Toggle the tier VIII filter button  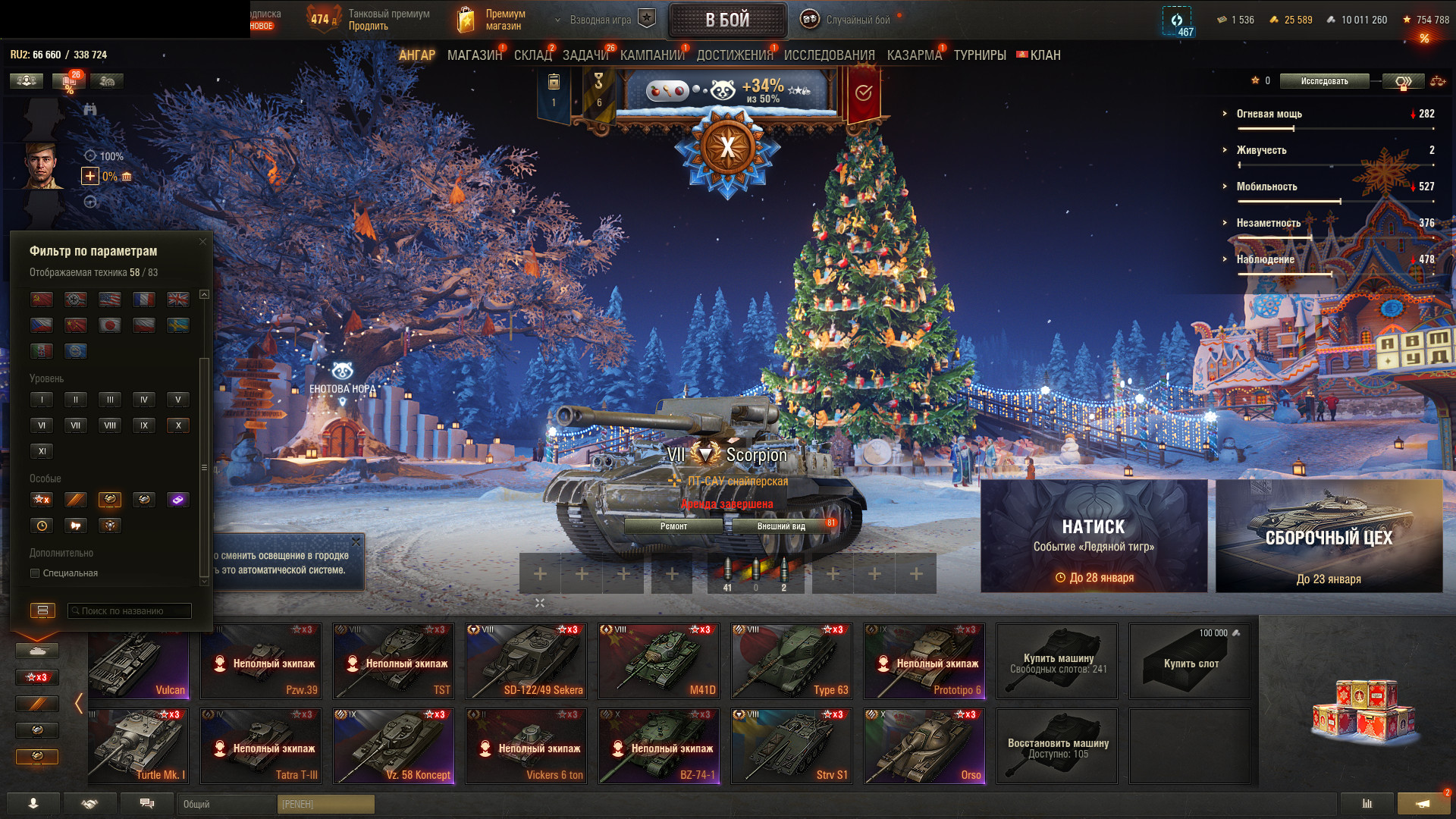tap(110, 425)
